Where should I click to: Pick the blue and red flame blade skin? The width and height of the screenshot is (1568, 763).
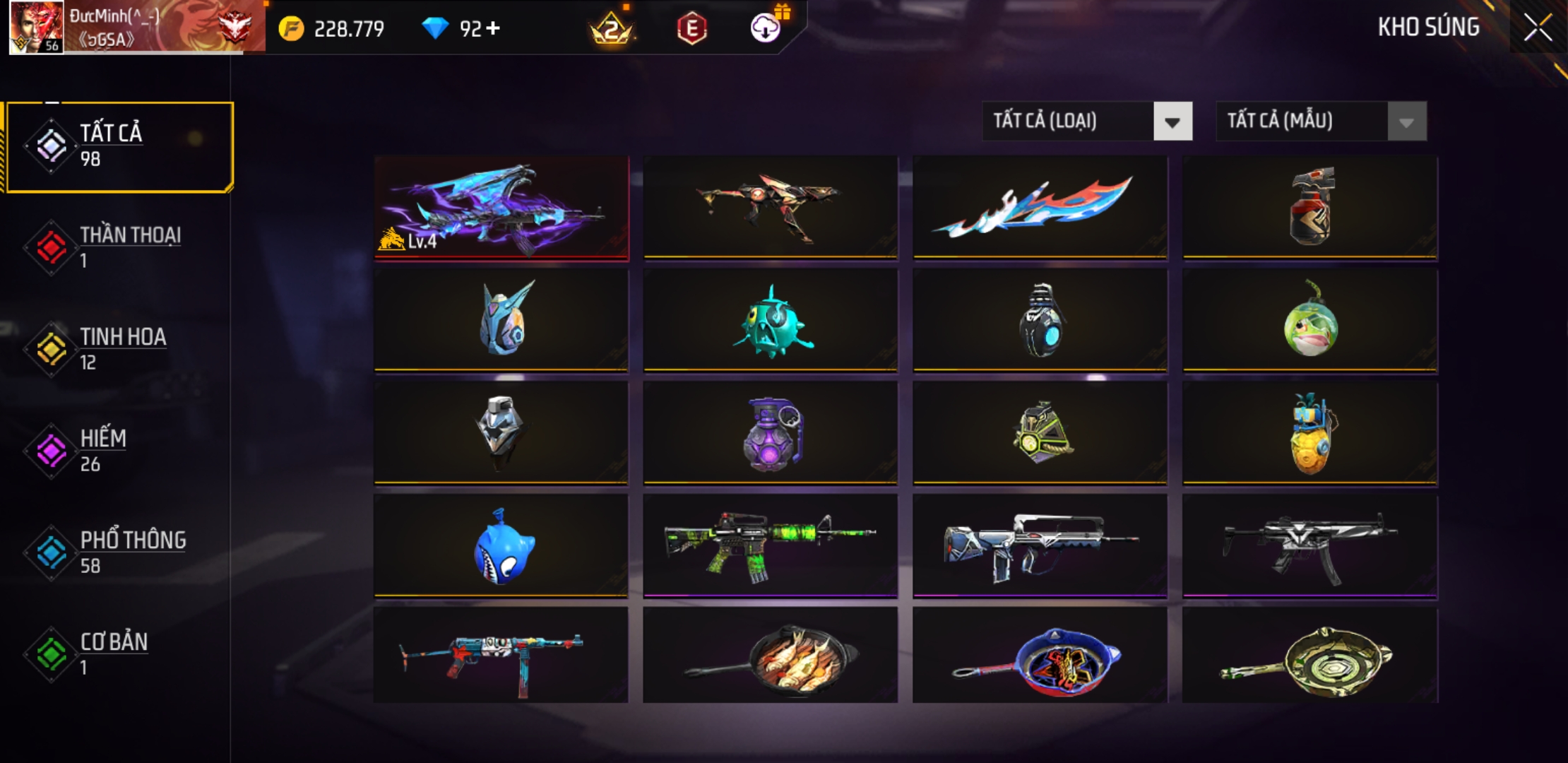(1040, 208)
